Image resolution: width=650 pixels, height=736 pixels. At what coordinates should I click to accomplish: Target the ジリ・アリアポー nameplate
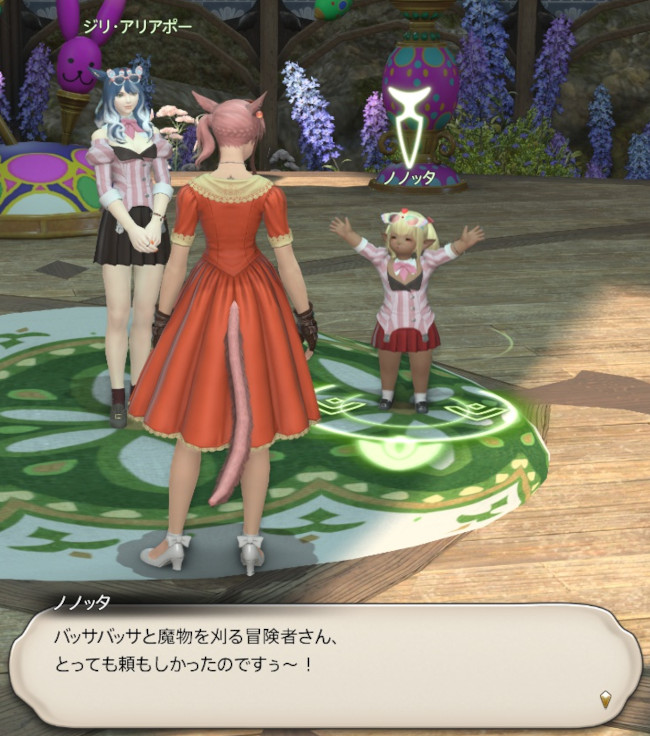click(138, 27)
